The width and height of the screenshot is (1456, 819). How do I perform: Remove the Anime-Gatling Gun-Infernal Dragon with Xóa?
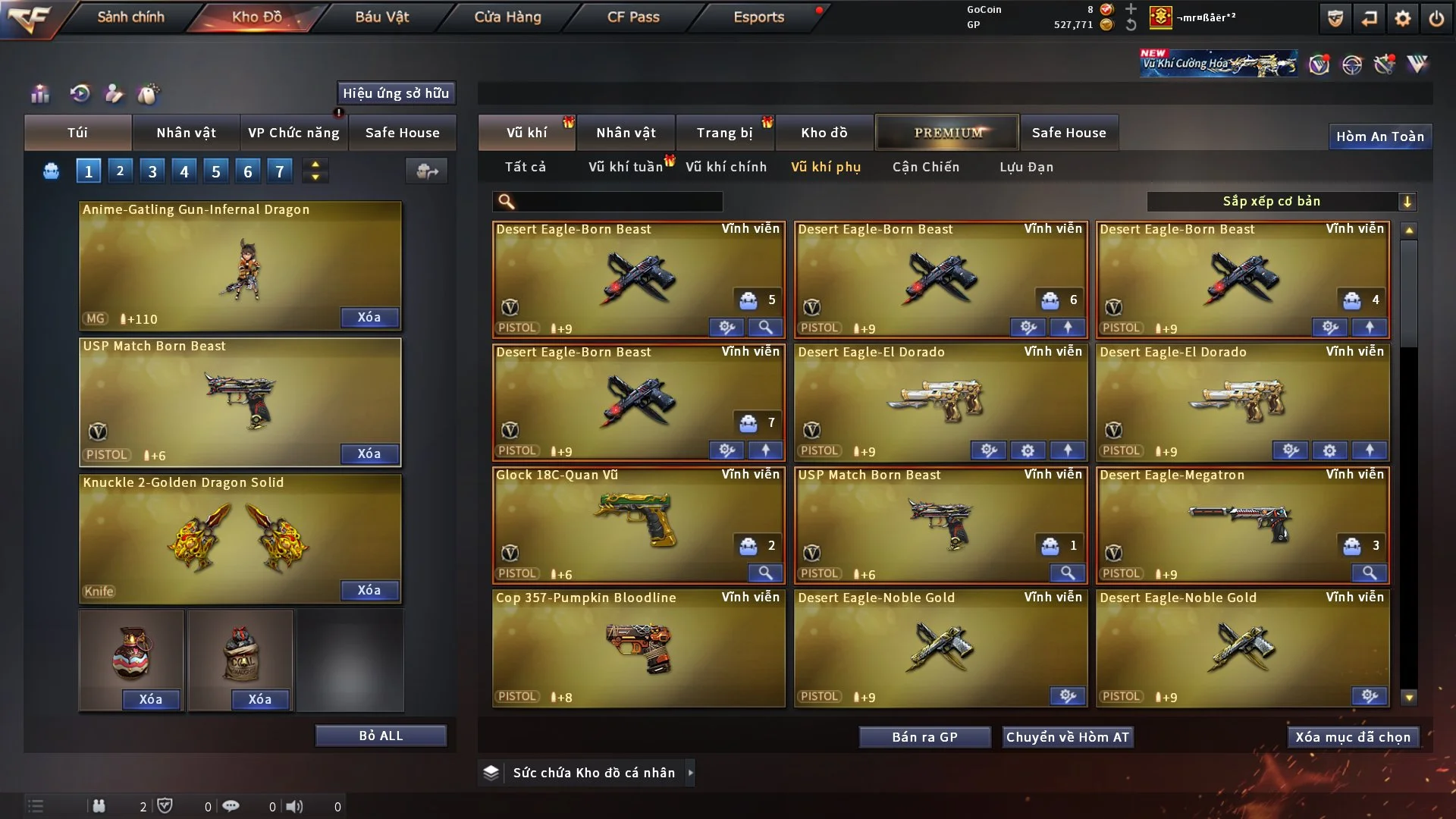(369, 317)
